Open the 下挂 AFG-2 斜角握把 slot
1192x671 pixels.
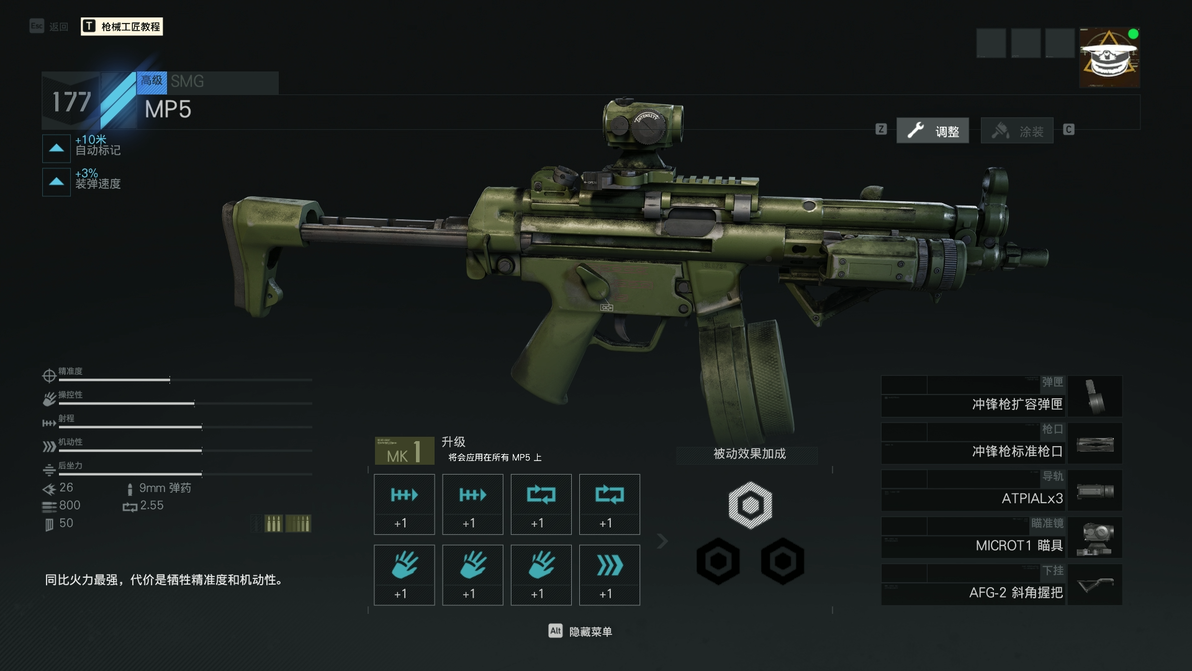[x=1001, y=585]
